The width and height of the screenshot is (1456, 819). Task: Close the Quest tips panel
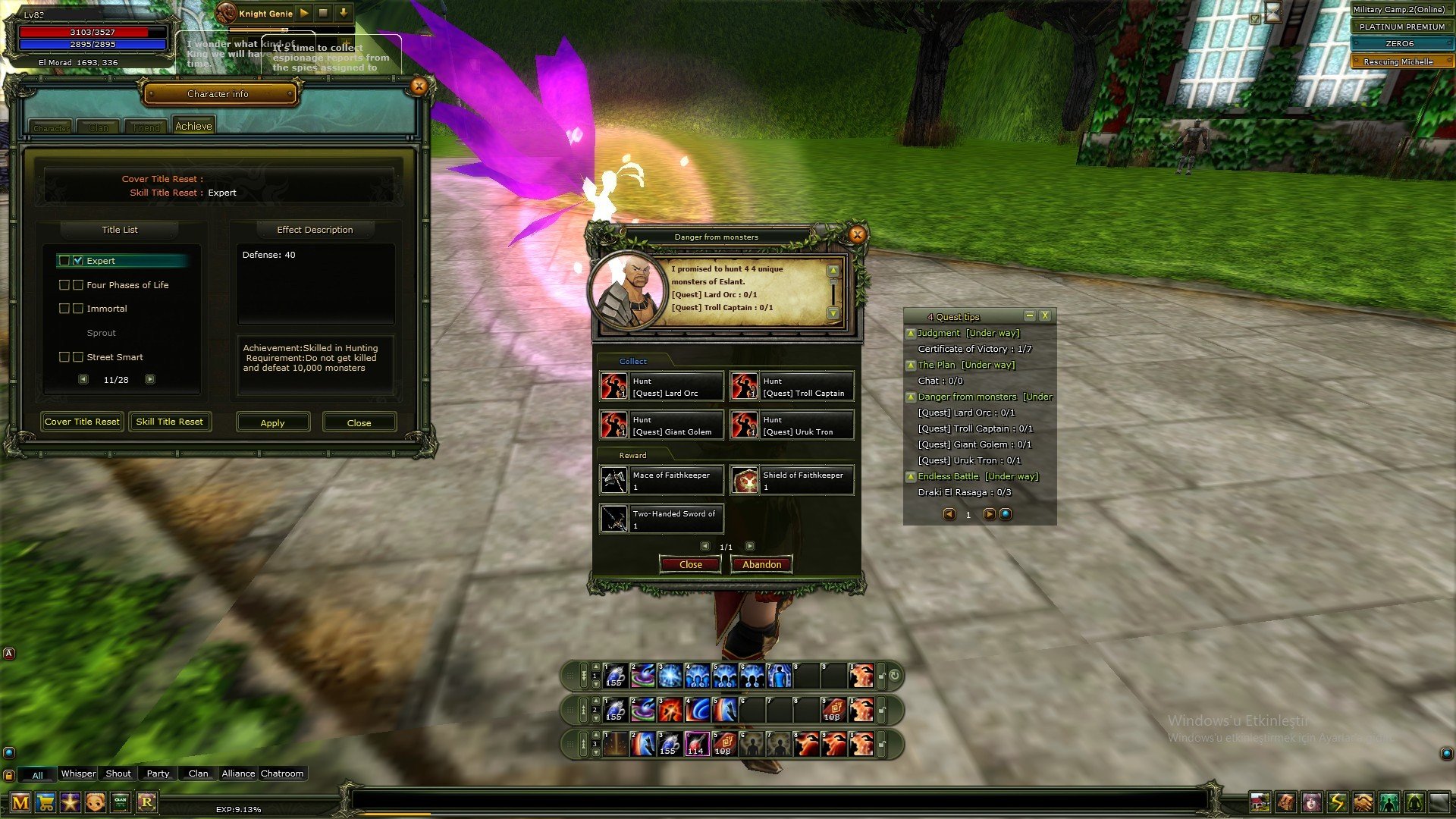tap(1045, 316)
